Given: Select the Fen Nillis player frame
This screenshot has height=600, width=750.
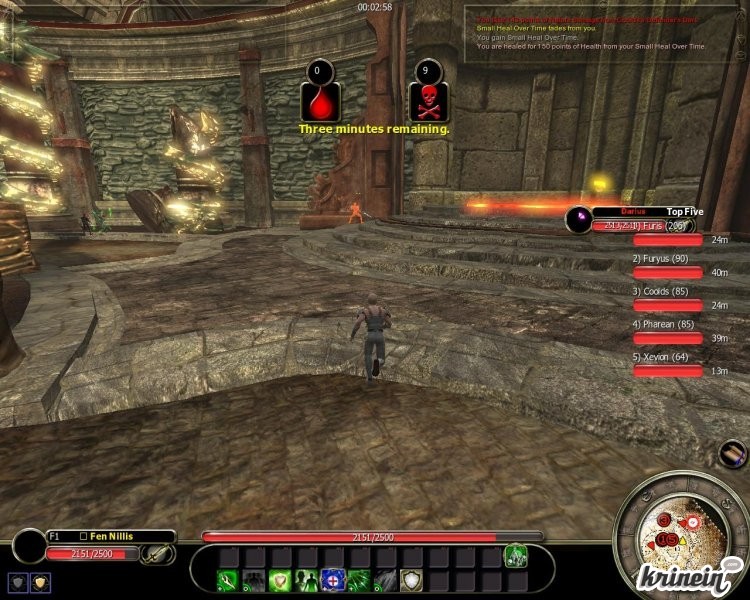Looking at the screenshot, I should pyautogui.click(x=110, y=537).
